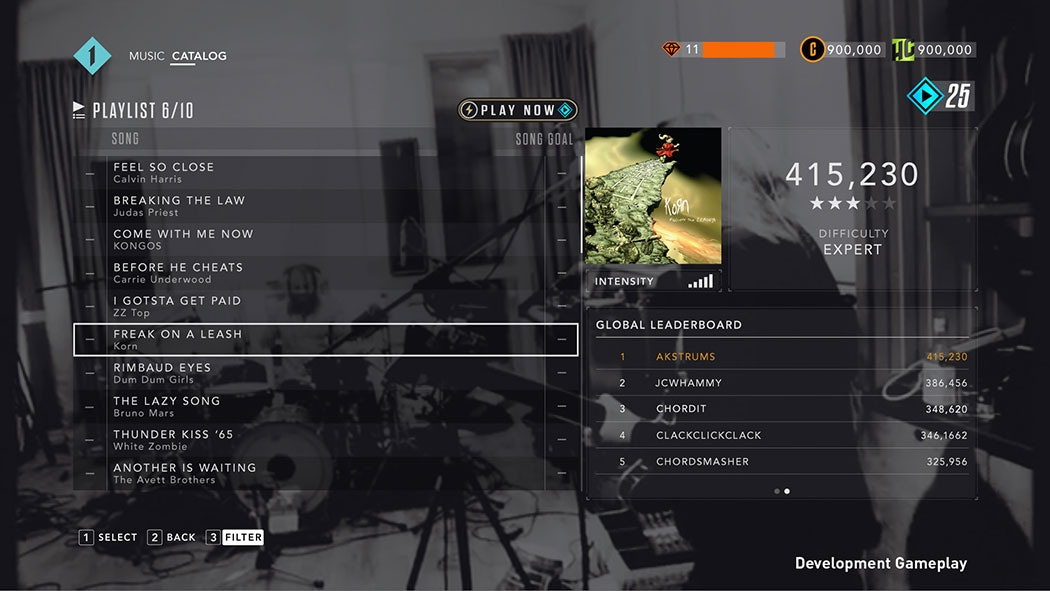Hit the Play Now button

517,110
